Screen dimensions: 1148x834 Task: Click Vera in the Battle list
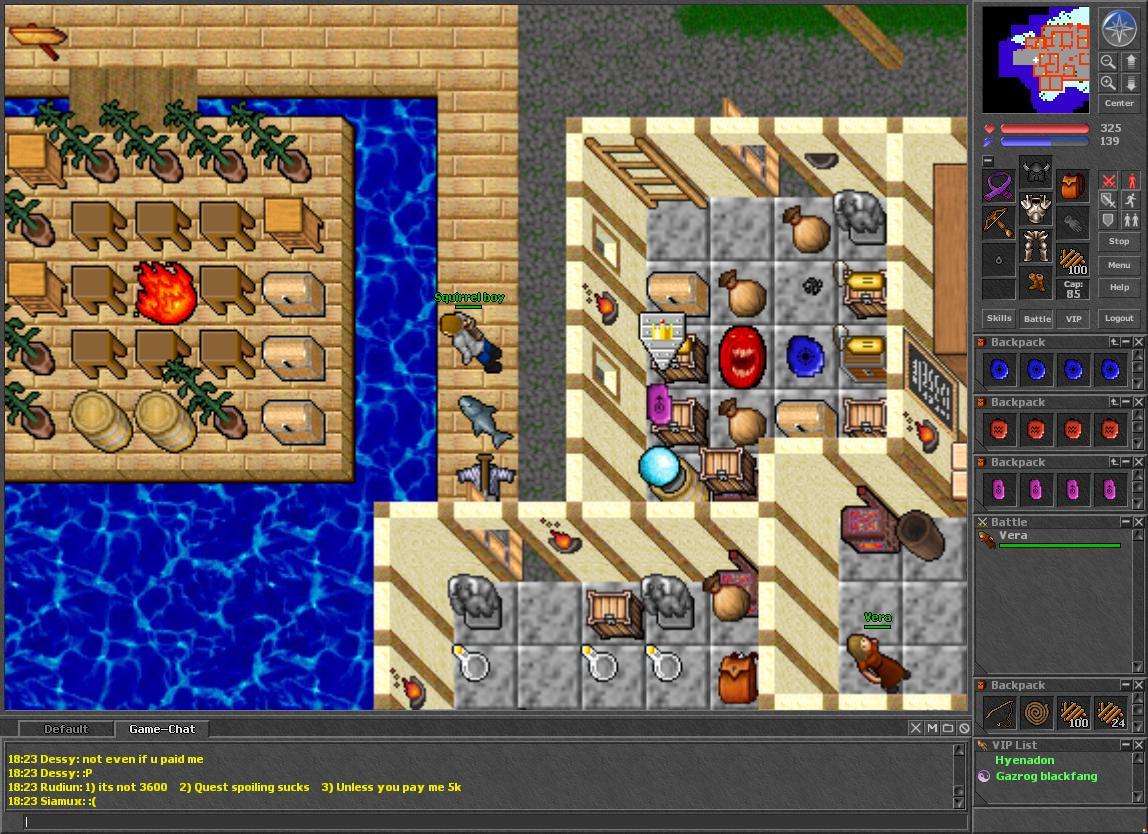point(1013,536)
